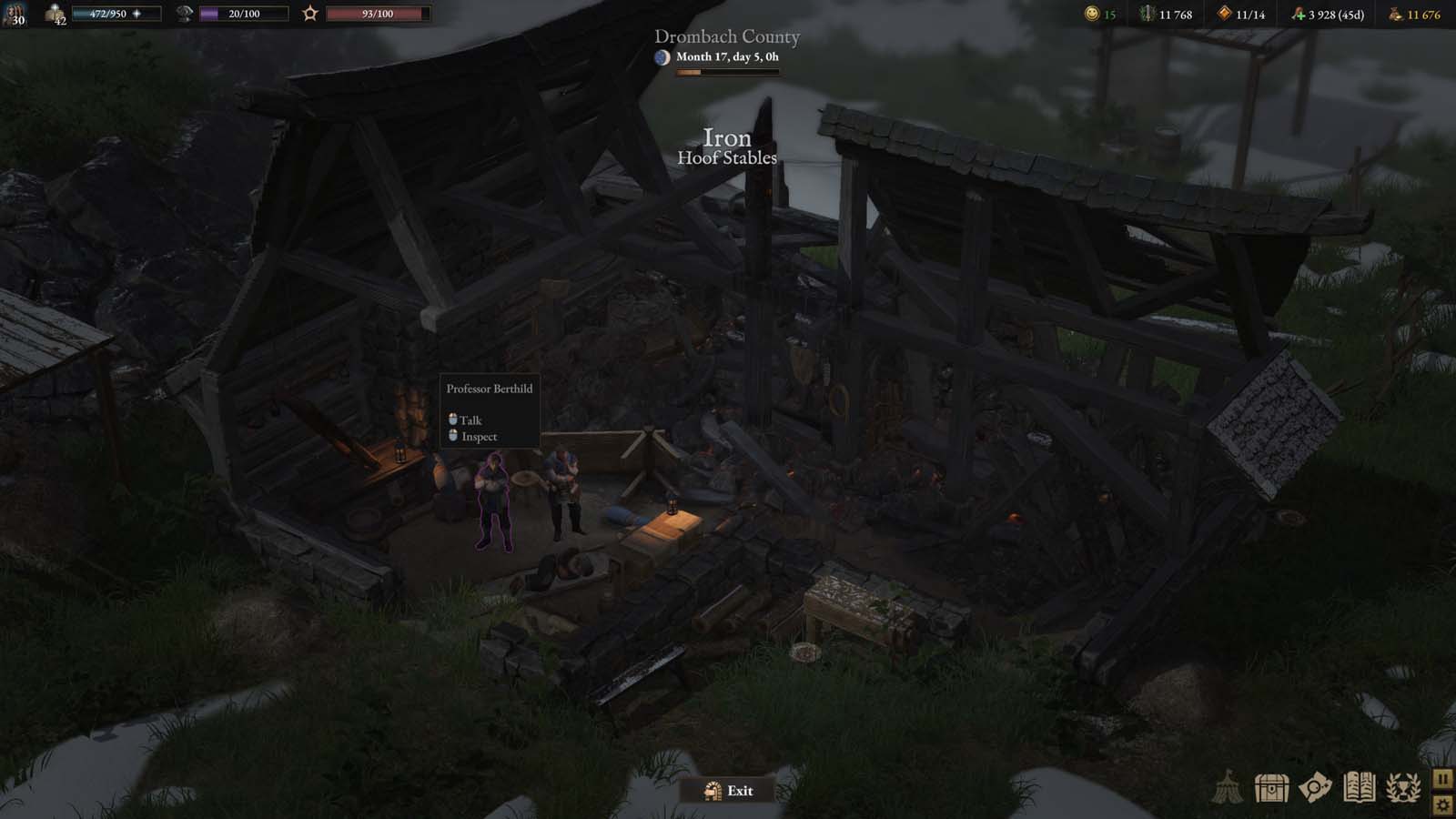Open the game settings gear

(x=1443, y=804)
